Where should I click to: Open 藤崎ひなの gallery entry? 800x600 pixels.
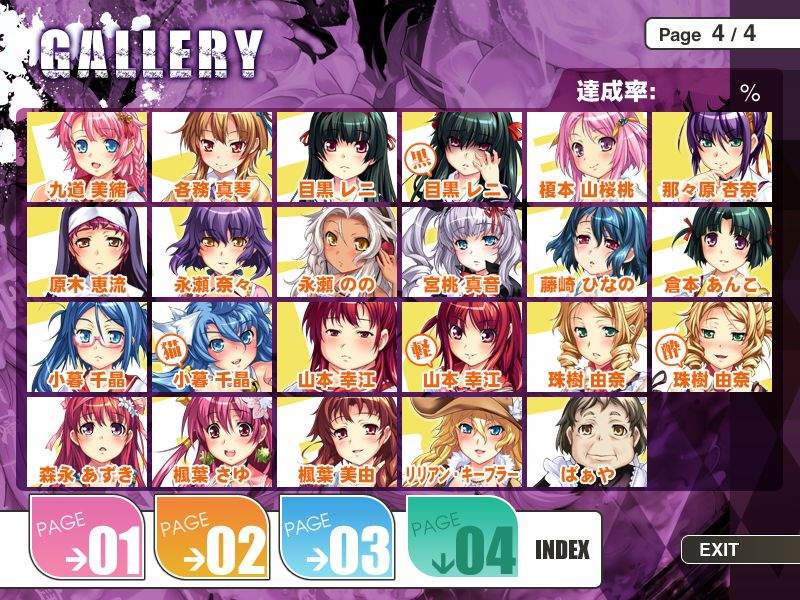click(x=587, y=251)
